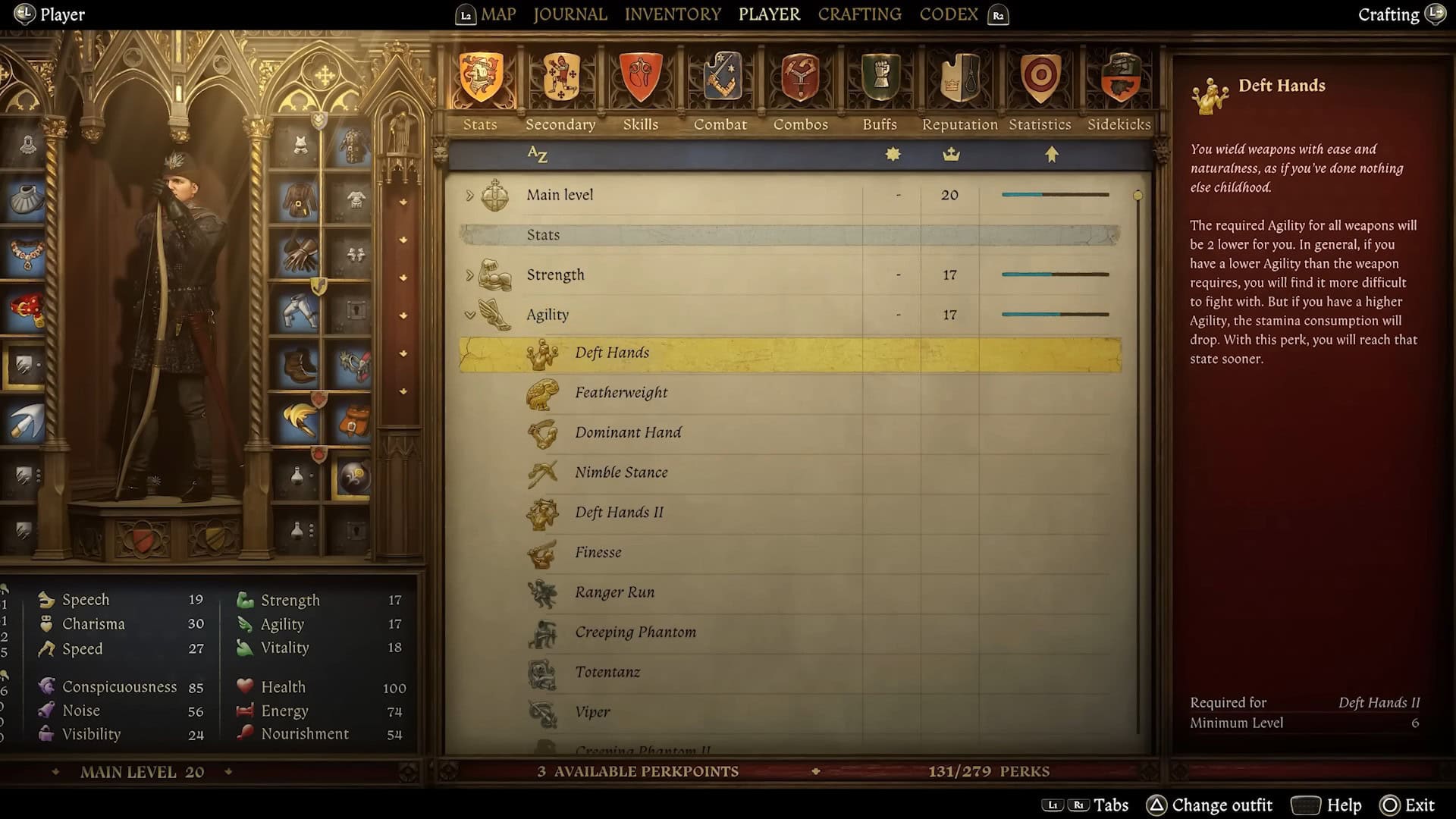Select the Featherweight perk row

[x=621, y=392]
